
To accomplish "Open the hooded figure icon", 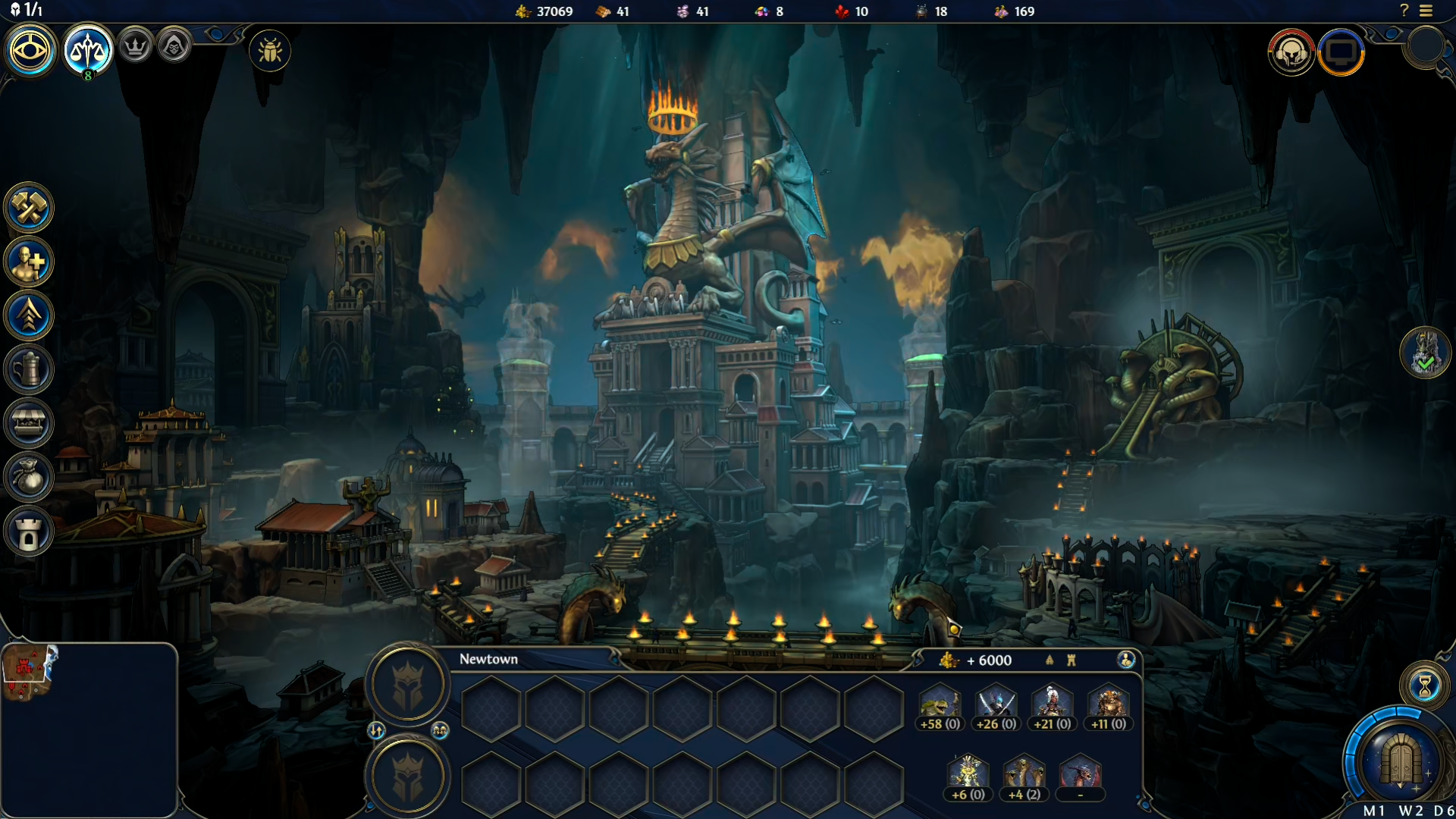I will tap(174, 47).
